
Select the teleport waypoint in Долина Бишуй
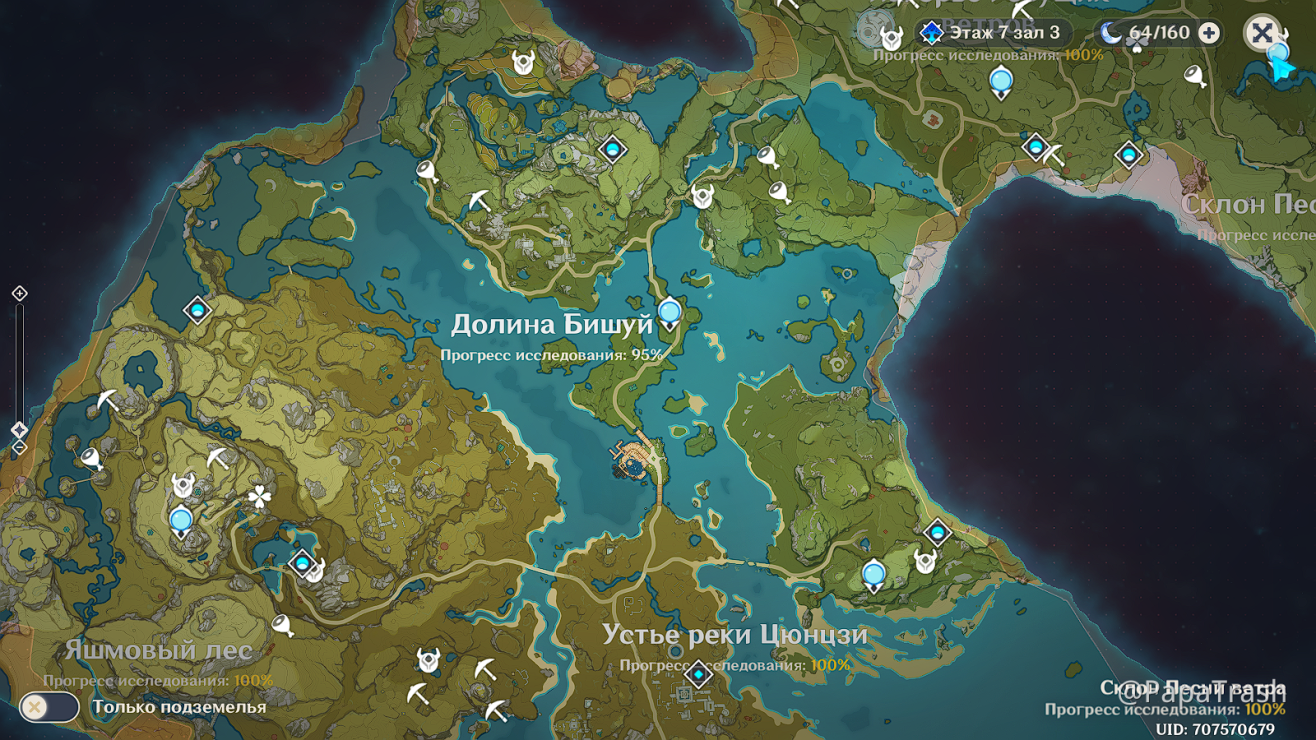pyautogui.click(x=668, y=310)
